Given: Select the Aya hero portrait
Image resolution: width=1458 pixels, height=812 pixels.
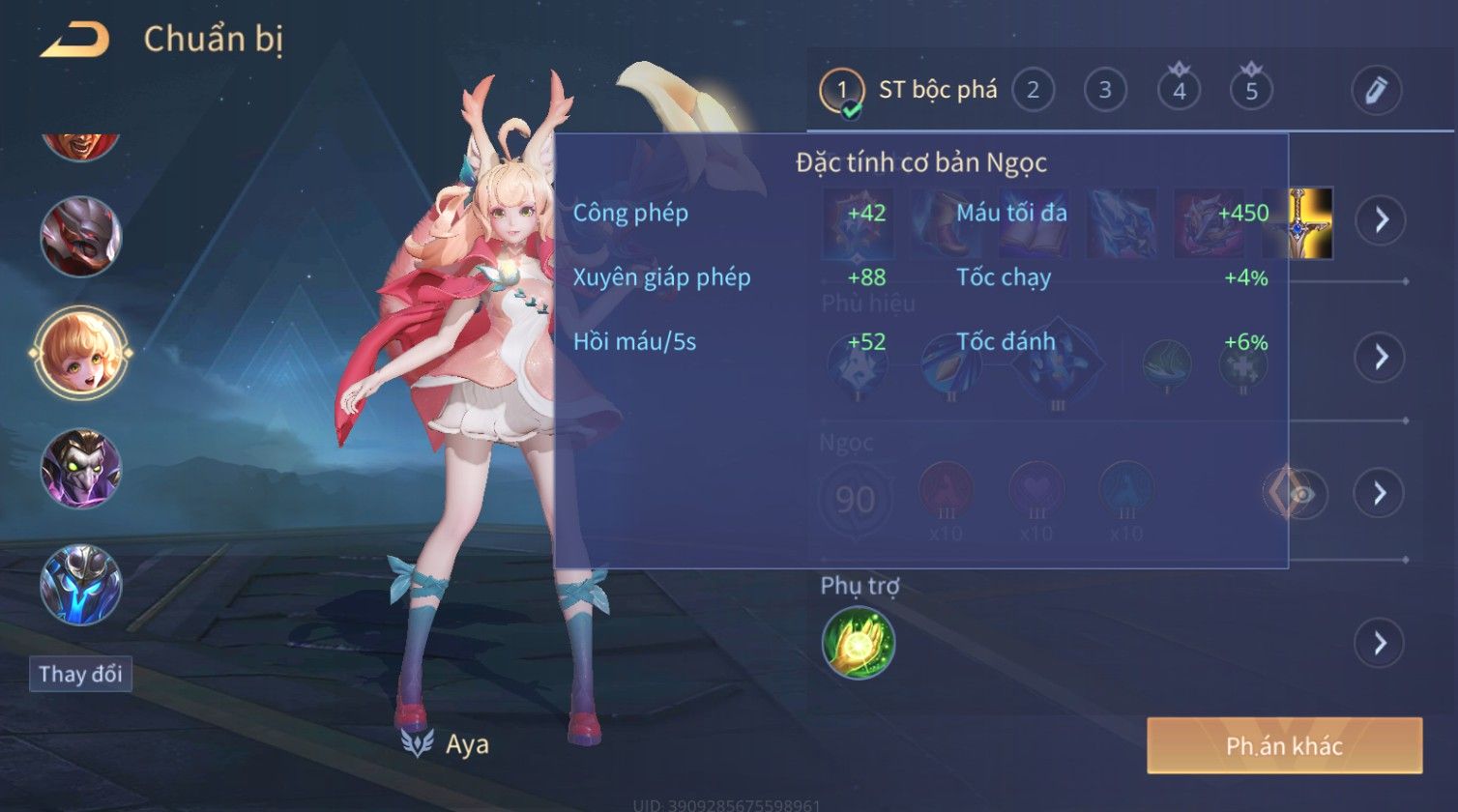Looking at the screenshot, I should tap(81, 353).
